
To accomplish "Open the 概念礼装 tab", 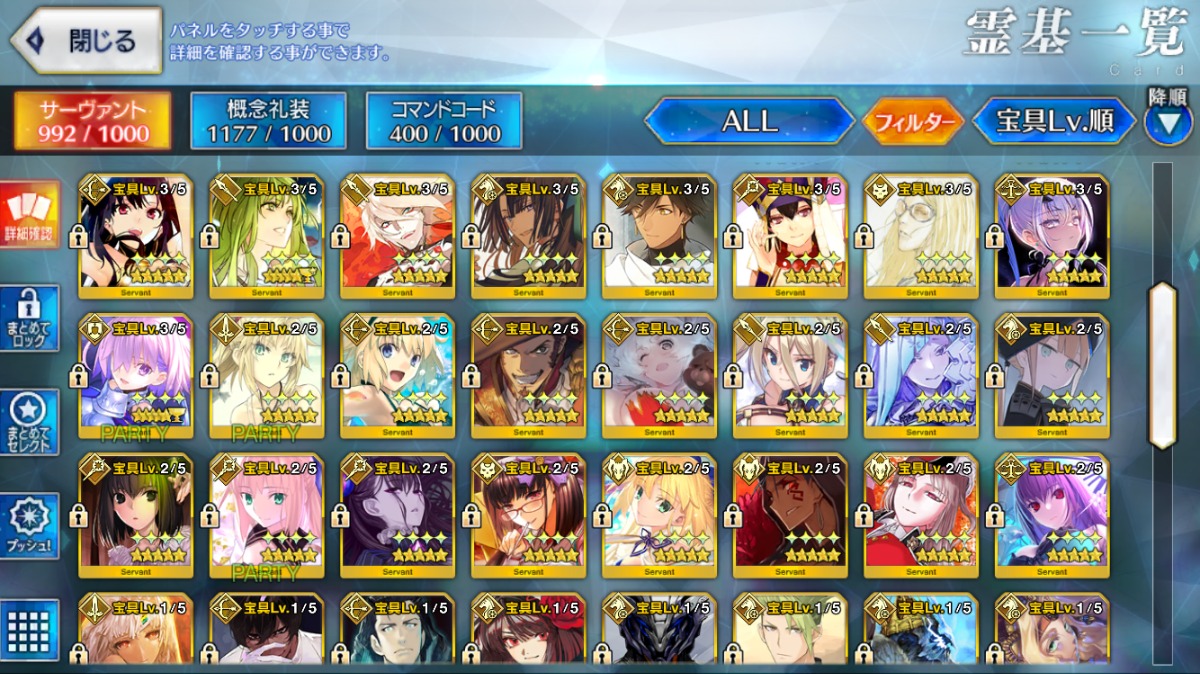I will (x=268, y=121).
